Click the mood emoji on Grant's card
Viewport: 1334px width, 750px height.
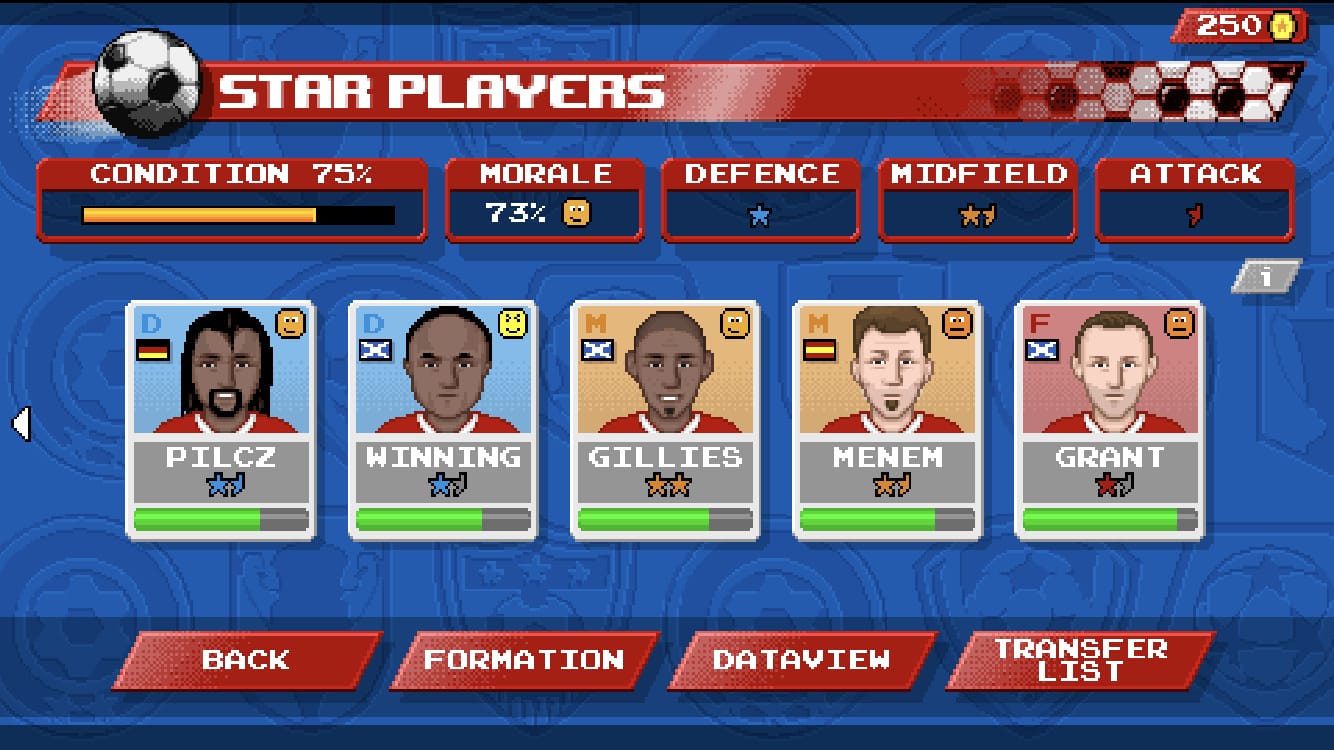click(x=1180, y=320)
